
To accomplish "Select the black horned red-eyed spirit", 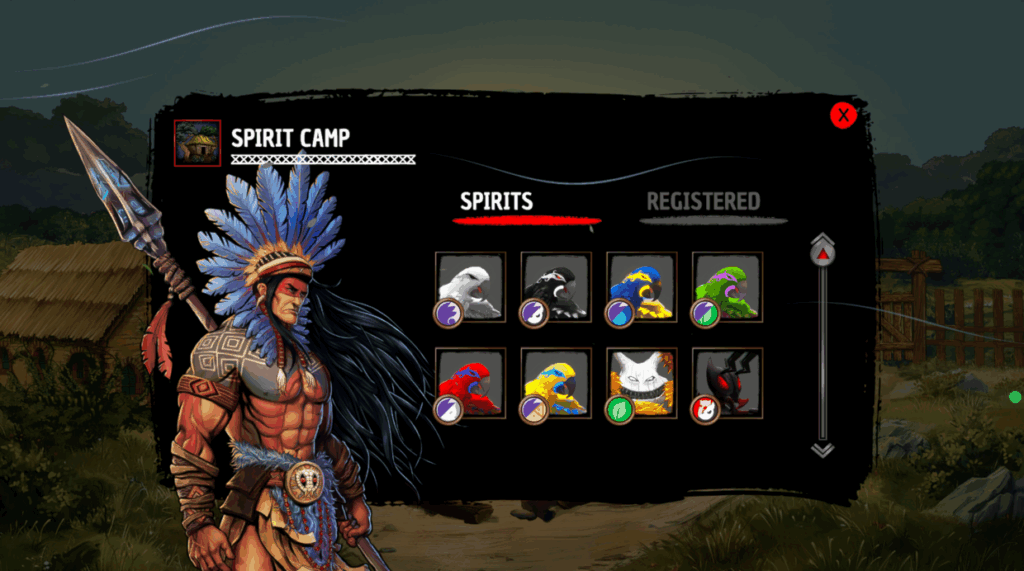I will tap(727, 383).
